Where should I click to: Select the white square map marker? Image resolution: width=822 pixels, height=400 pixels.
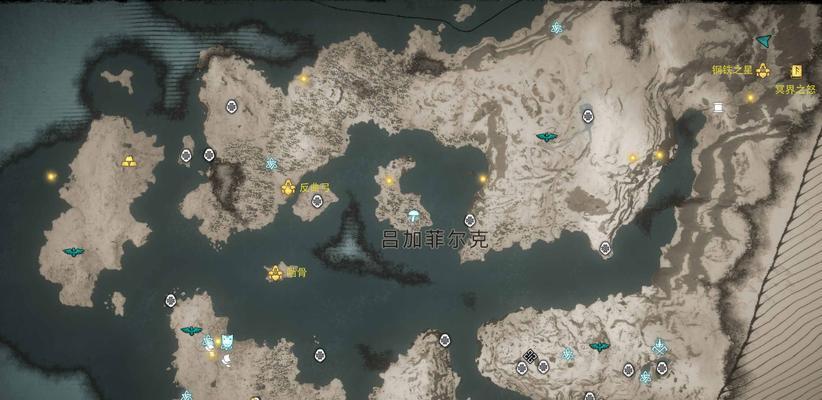click(717, 107)
